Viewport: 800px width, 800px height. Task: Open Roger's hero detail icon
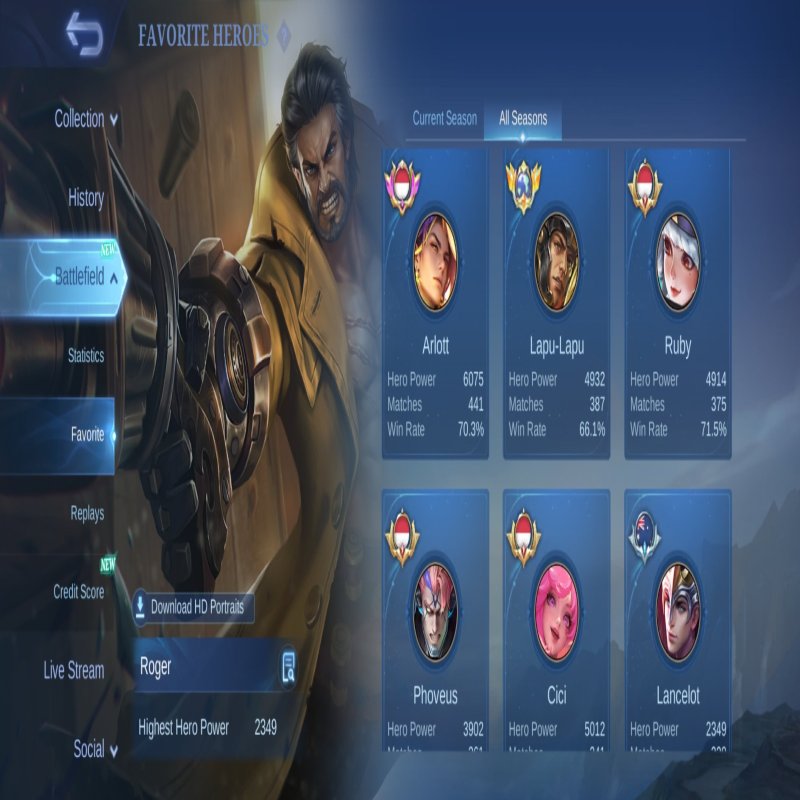tap(288, 667)
